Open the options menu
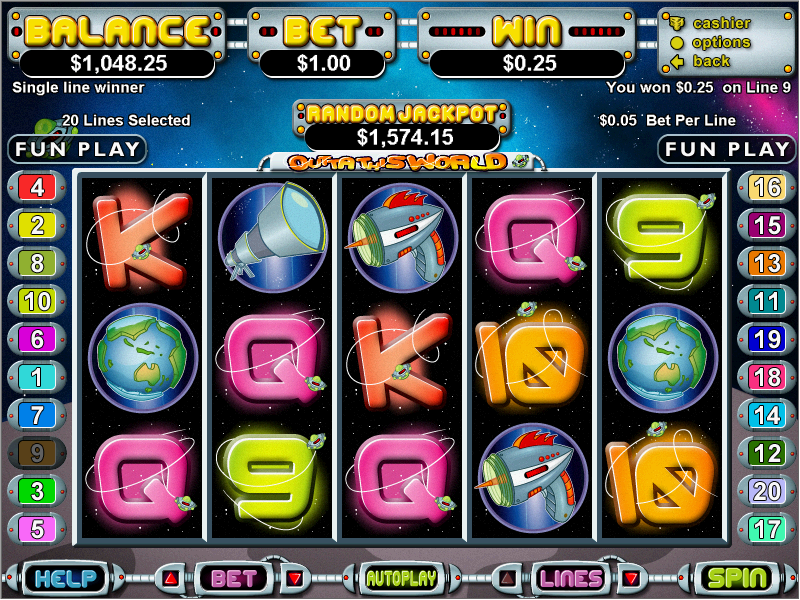Viewport: 800px width, 600px height. [x=721, y=42]
